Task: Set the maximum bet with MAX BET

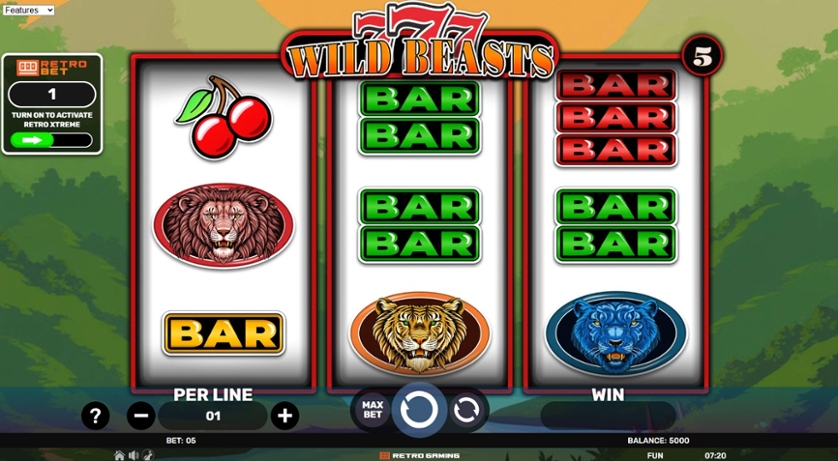Action: (x=372, y=409)
